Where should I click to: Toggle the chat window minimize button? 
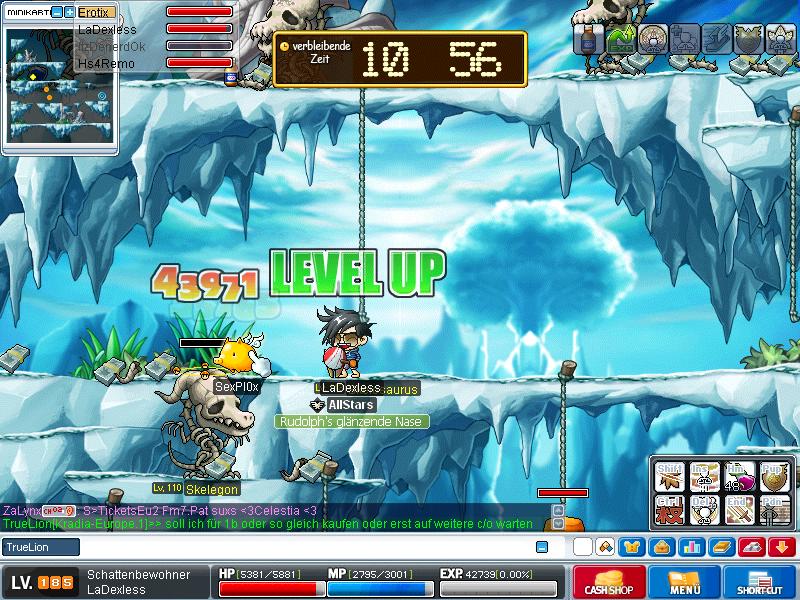[542, 547]
